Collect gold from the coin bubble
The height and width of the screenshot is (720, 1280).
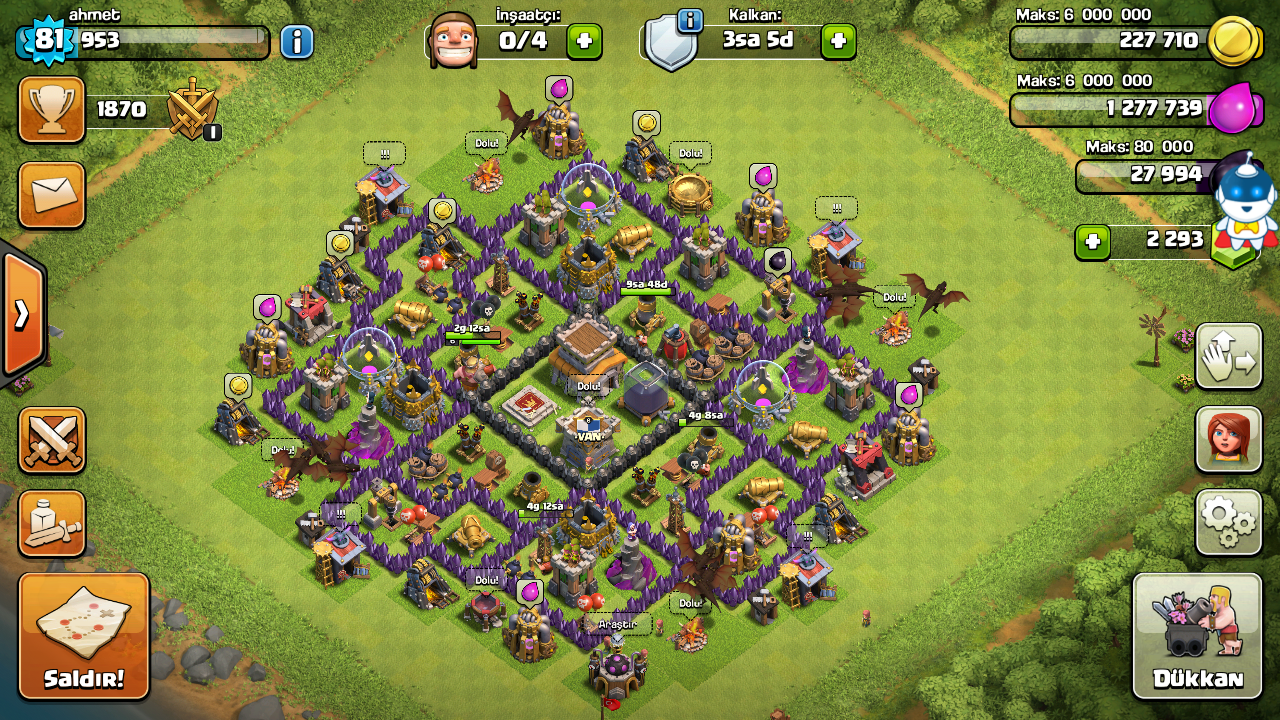647,123
